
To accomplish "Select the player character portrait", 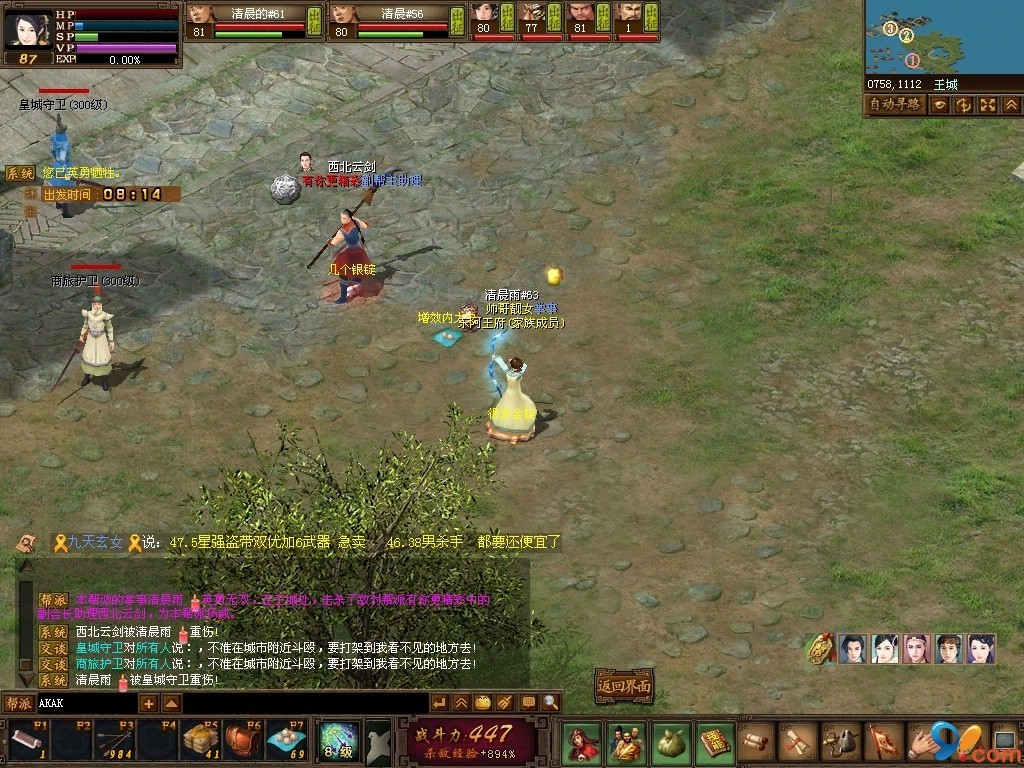I will (26, 30).
